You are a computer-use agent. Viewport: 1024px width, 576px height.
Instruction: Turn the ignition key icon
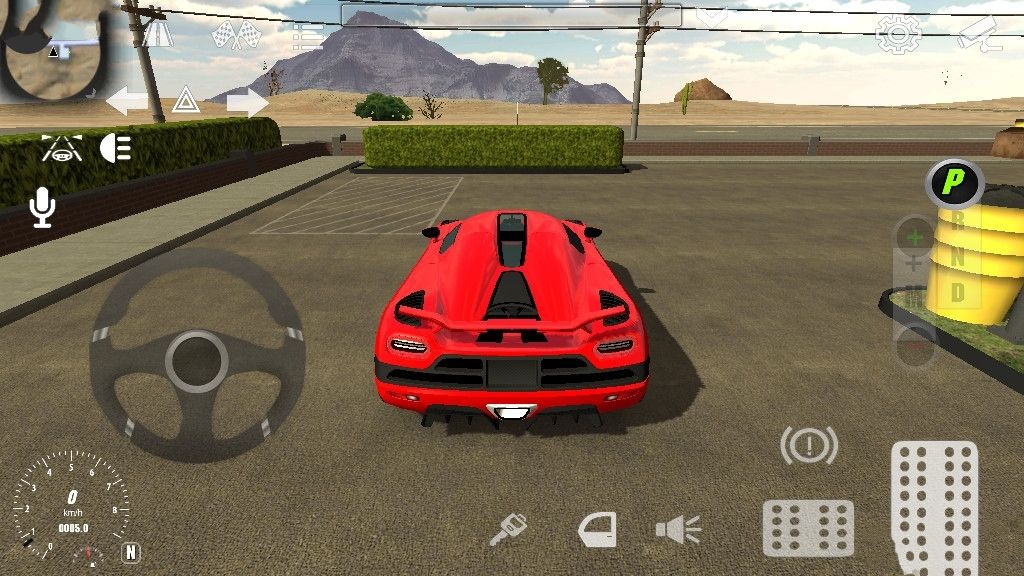point(508,529)
